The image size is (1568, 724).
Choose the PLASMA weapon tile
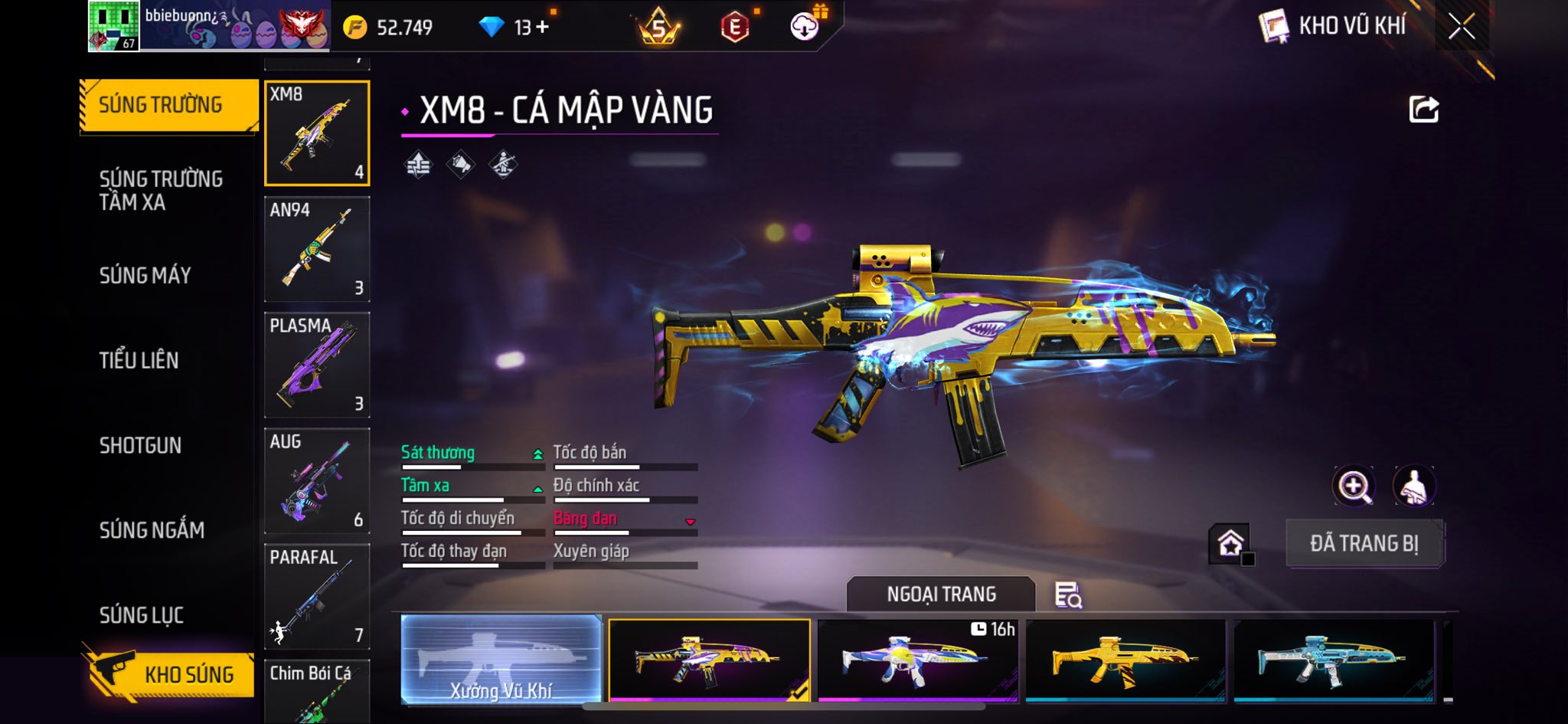317,365
